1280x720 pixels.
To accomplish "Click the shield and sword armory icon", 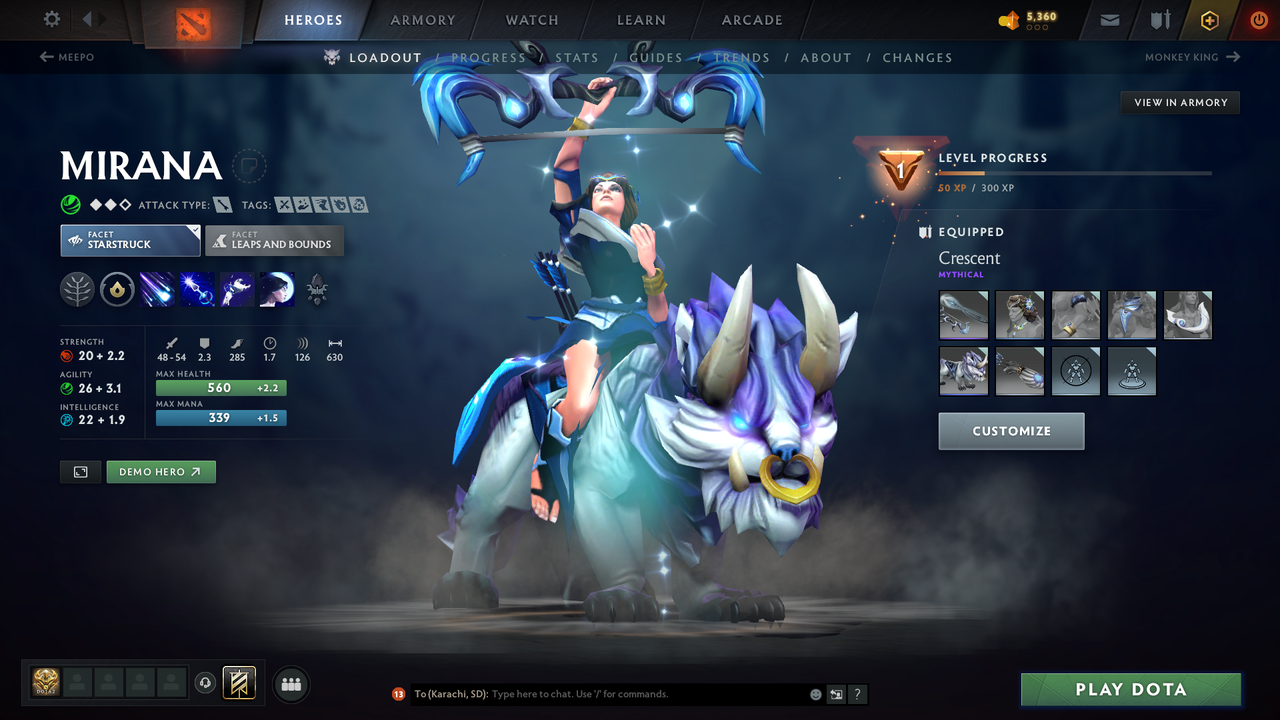I will 1160,19.
